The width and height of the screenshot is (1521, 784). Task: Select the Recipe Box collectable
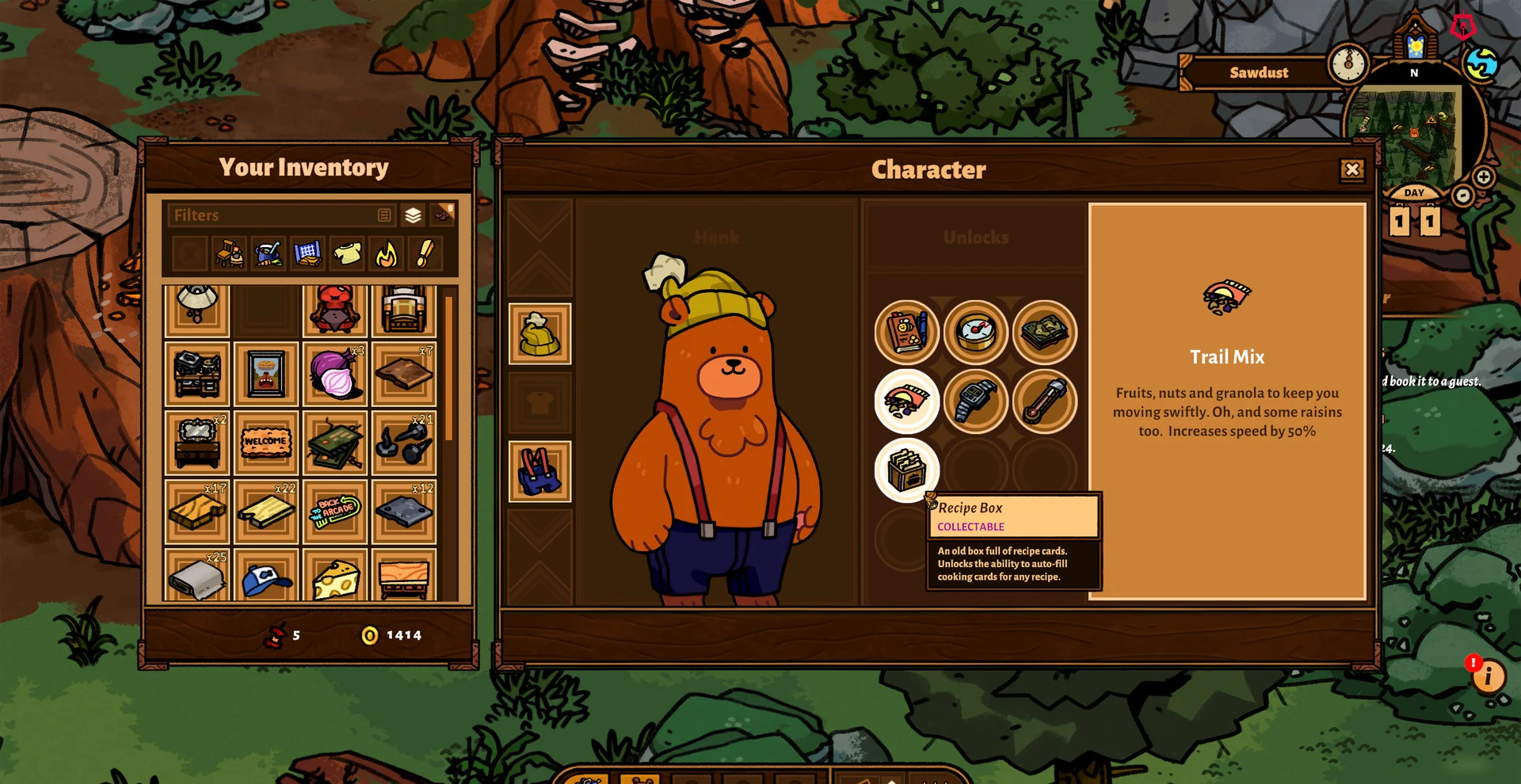coord(906,470)
